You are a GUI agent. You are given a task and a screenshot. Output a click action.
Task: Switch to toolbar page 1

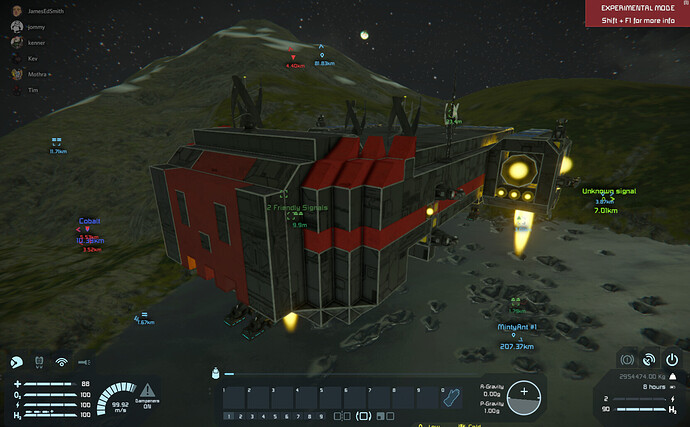tap(229, 416)
